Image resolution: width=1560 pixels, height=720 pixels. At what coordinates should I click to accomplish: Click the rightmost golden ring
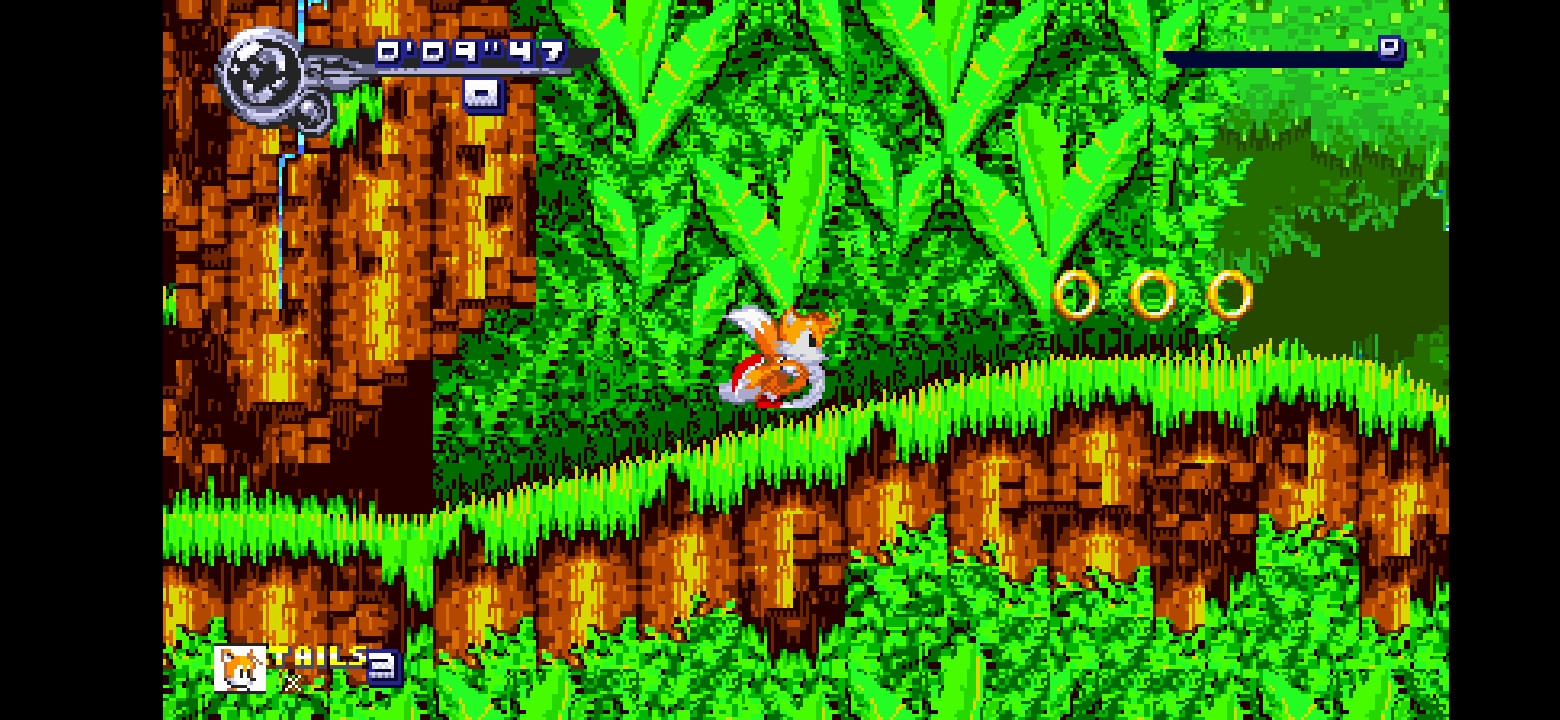click(x=1228, y=294)
